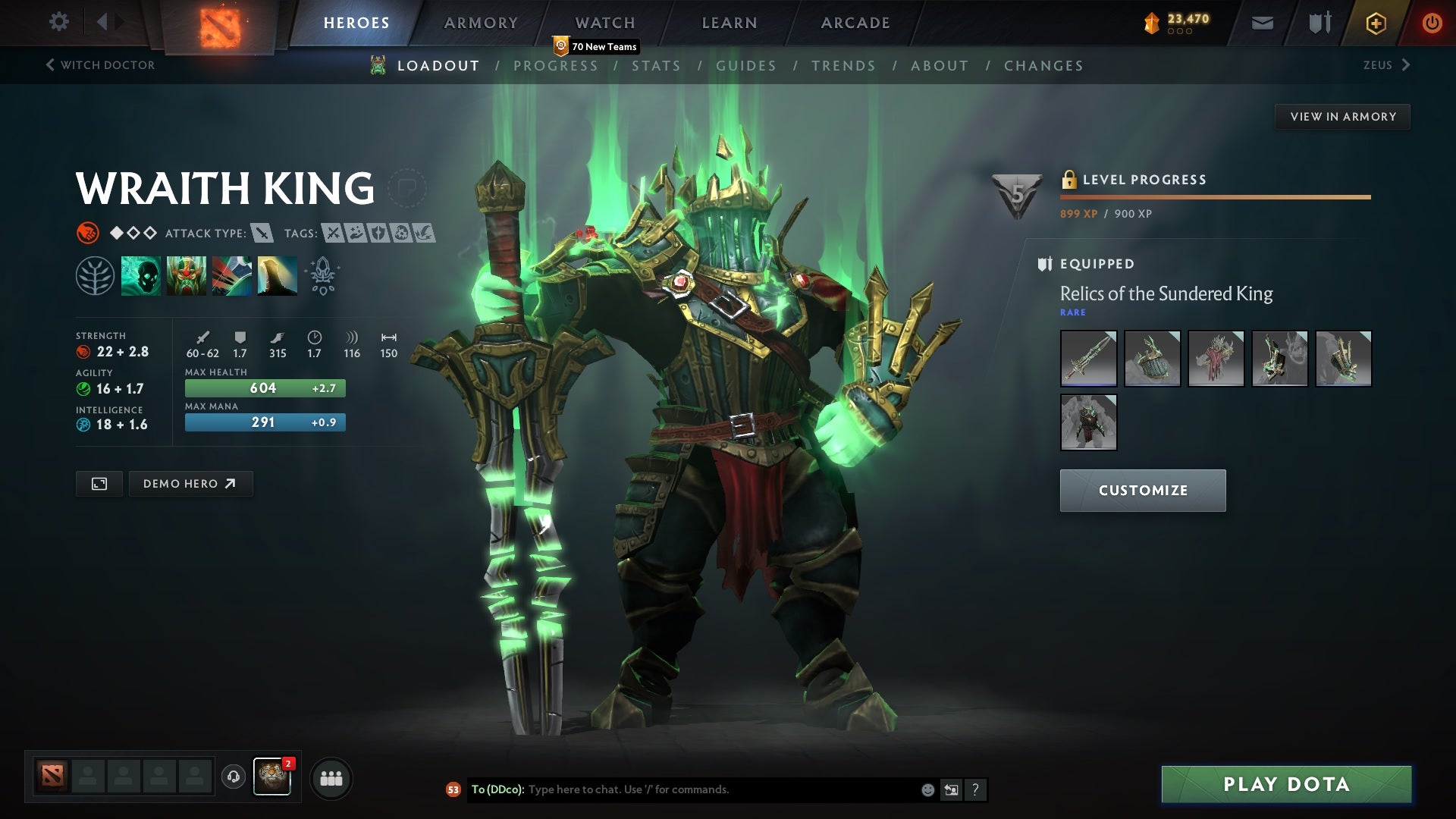Click the shield and sword armory icon
This screenshot has height=819, width=1456.
tap(1319, 23)
